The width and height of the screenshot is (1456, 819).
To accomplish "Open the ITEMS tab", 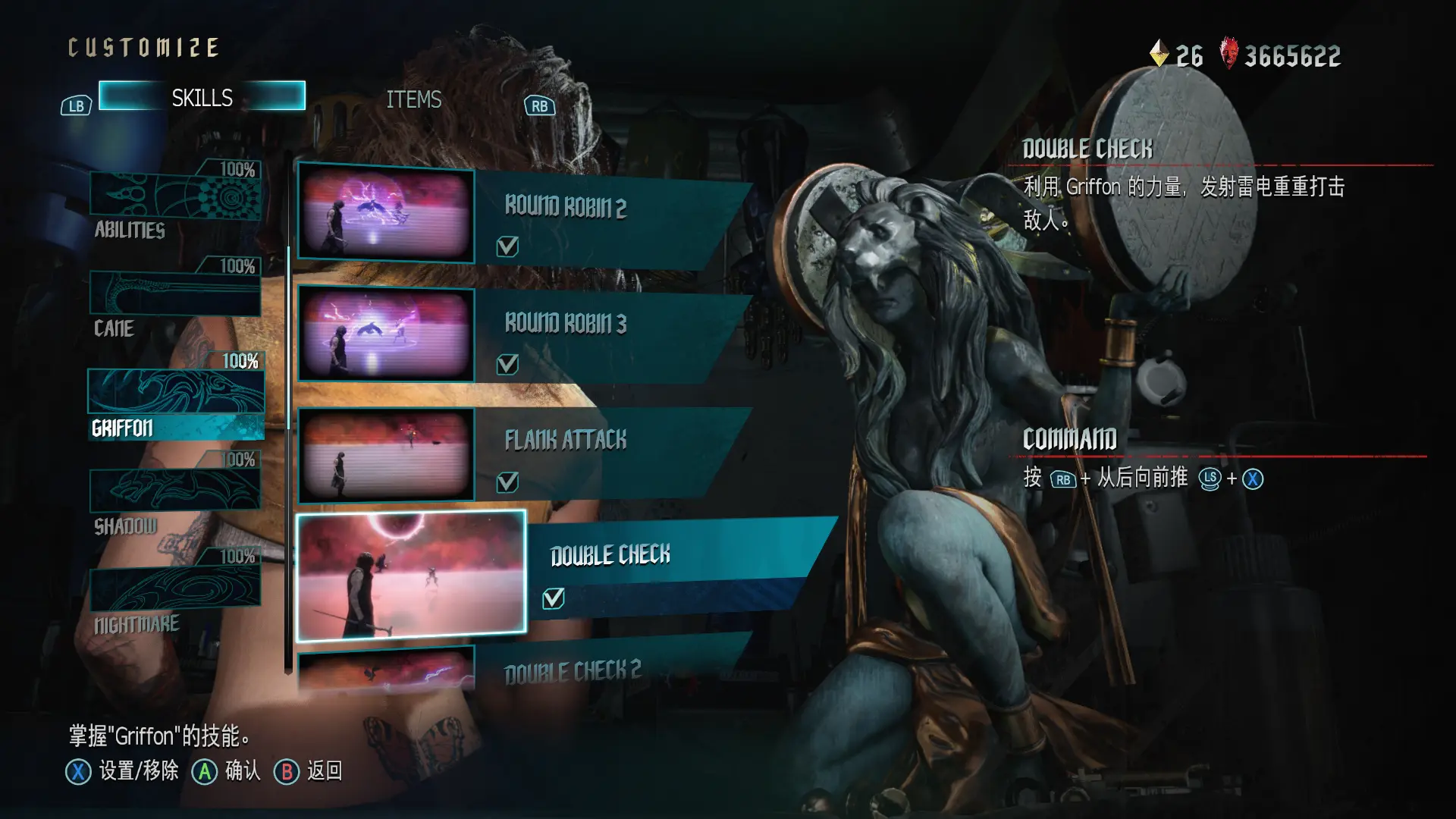I will [x=413, y=99].
